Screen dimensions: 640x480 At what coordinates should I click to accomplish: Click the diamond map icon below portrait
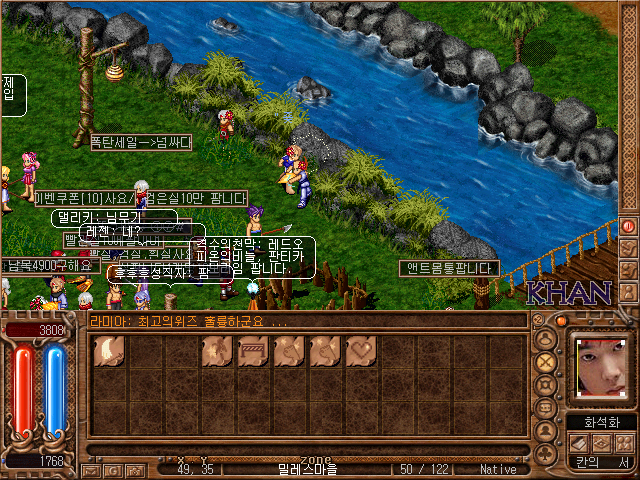click(x=601, y=443)
